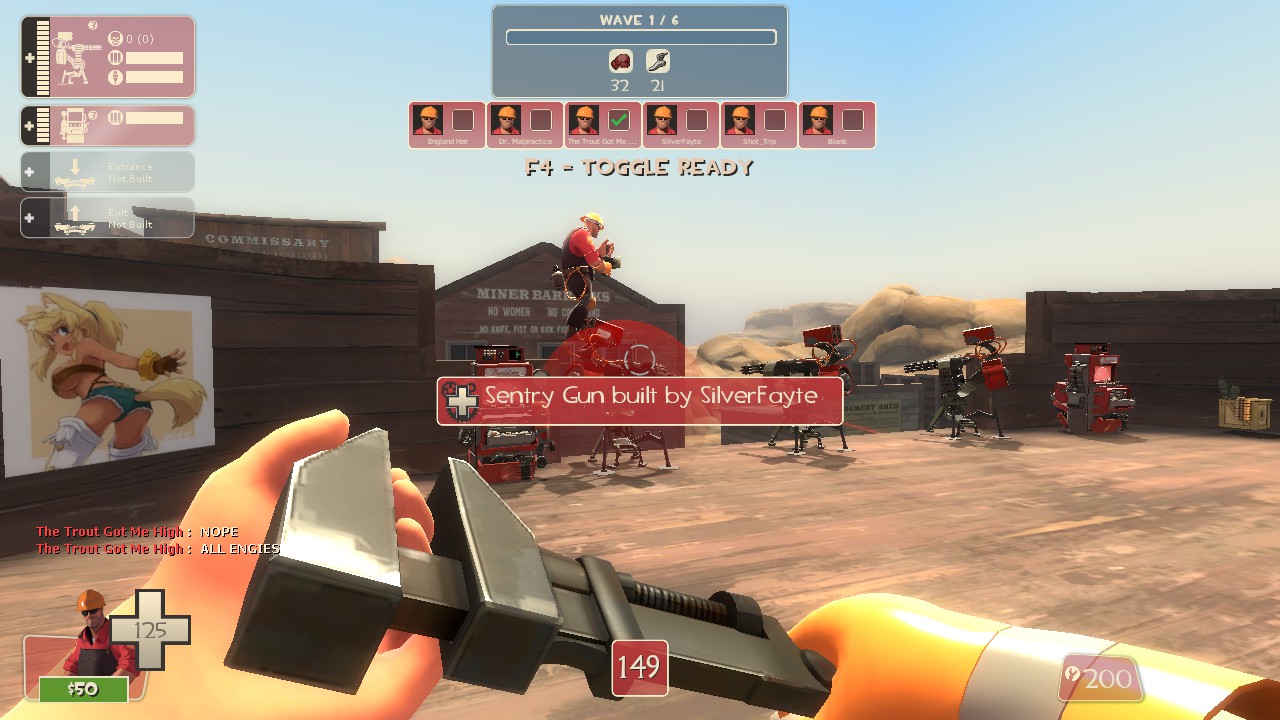The height and width of the screenshot is (720, 1280).
Task: Click the Teleporter Exit Not Built panel
Action: [x=108, y=218]
